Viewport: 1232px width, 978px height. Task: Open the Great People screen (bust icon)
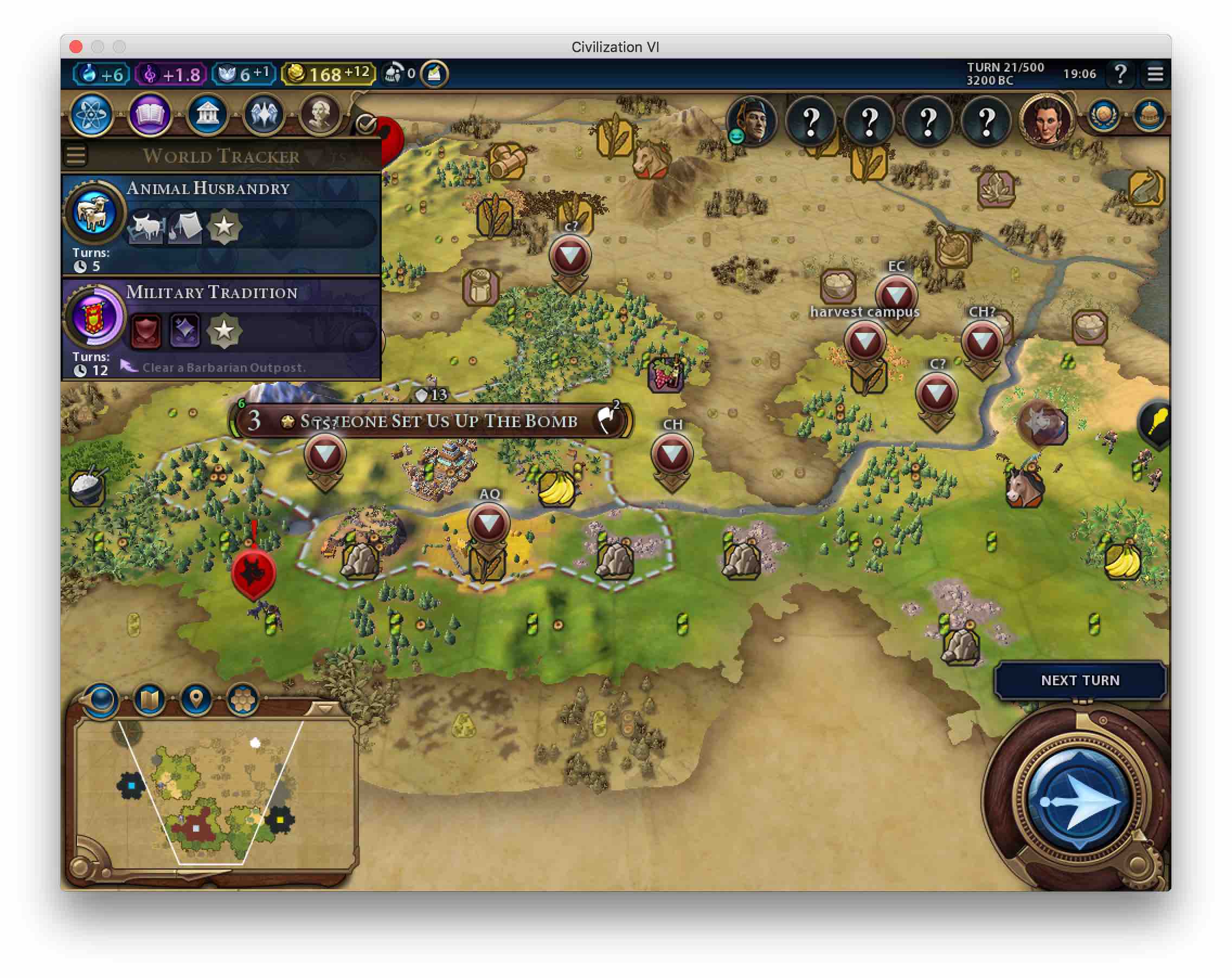(320, 115)
